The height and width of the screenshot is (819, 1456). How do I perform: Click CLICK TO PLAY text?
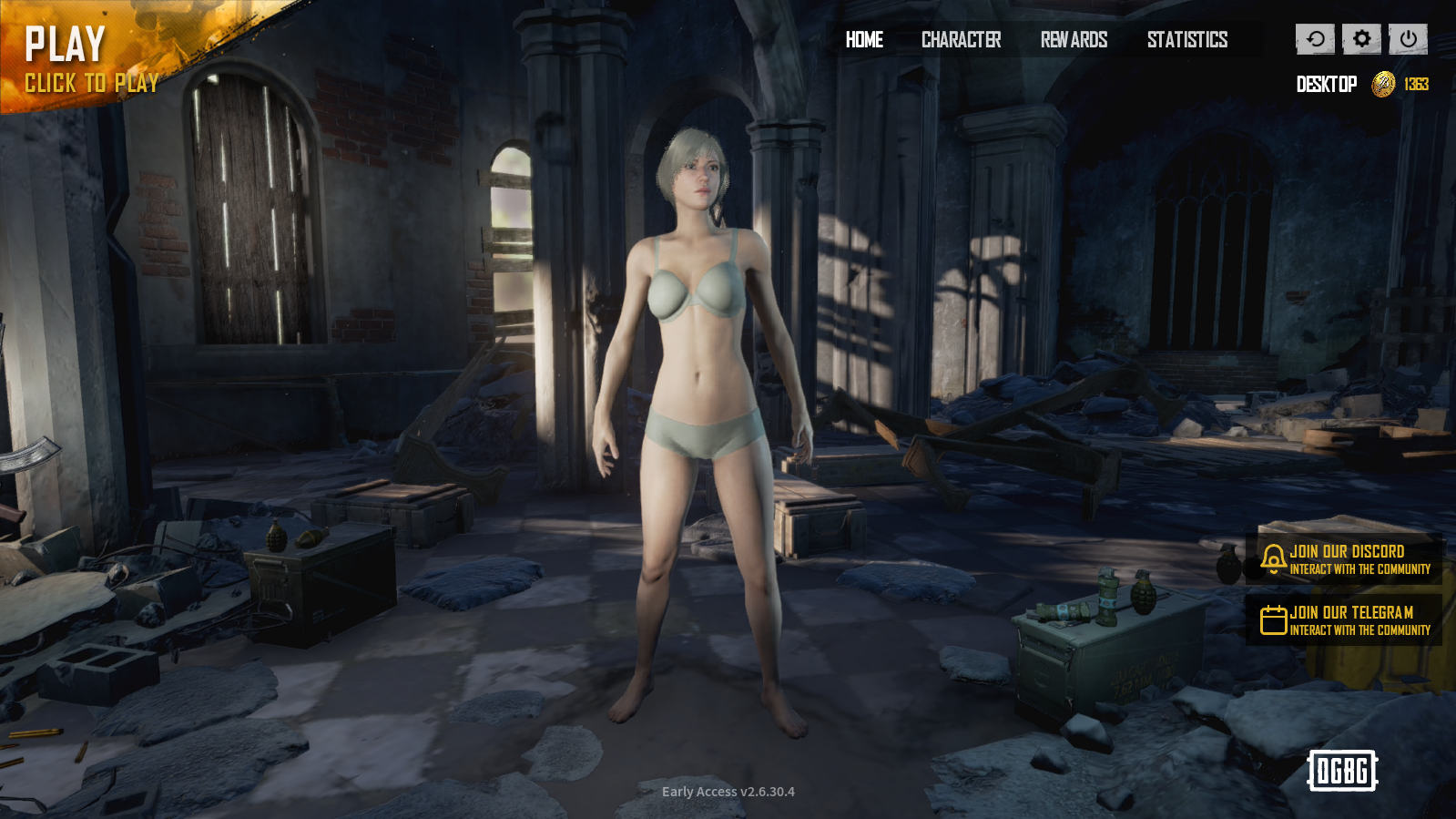coord(90,83)
